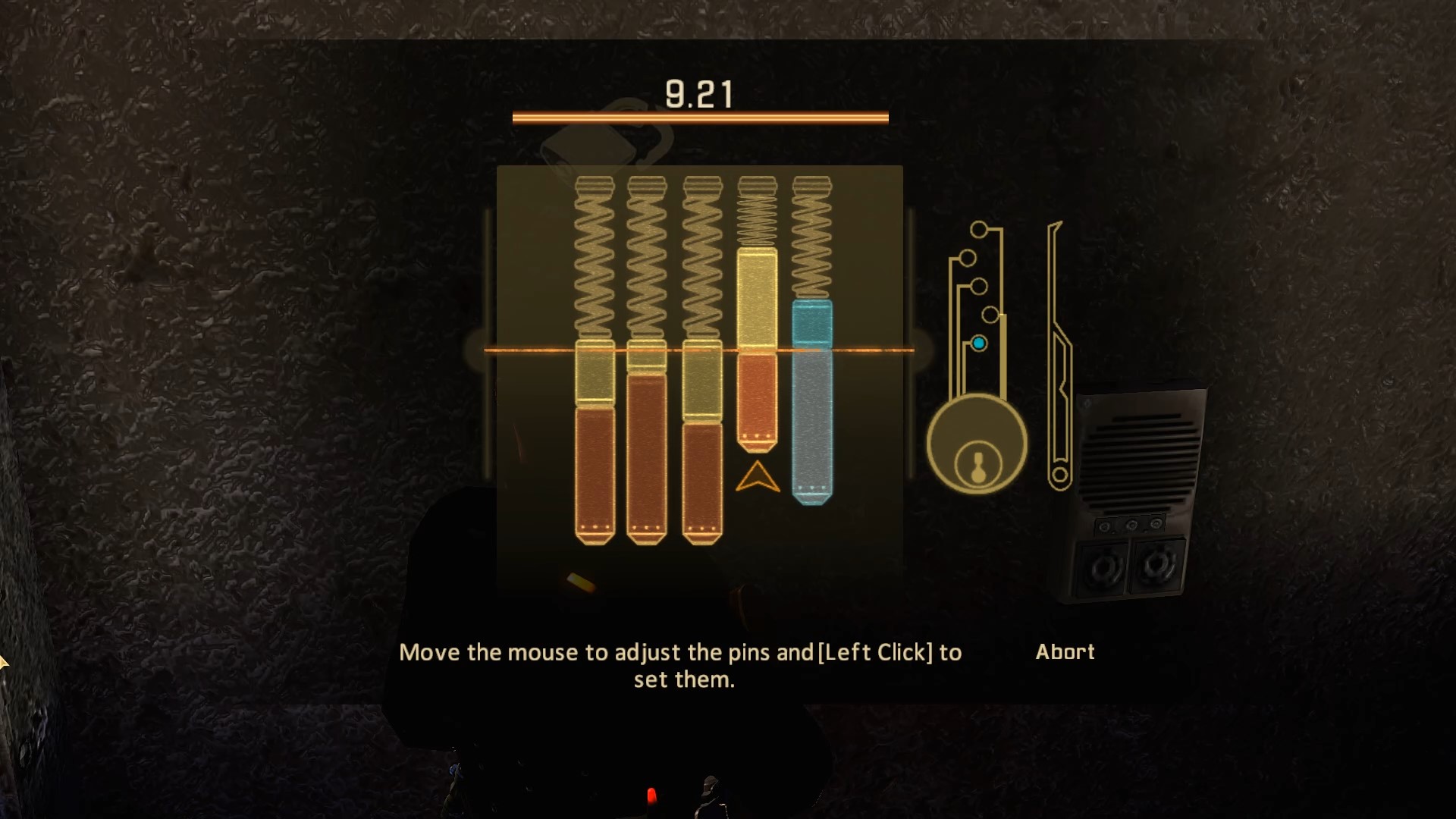Click the orange countdown progress bar
Screen dimensions: 1456x819
click(x=700, y=116)
